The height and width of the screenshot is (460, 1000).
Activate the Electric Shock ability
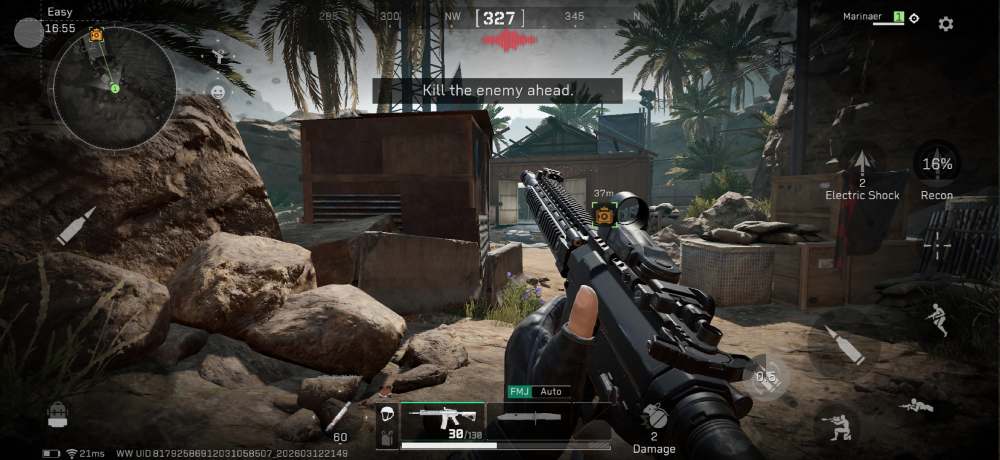click(x=862, y=167)
